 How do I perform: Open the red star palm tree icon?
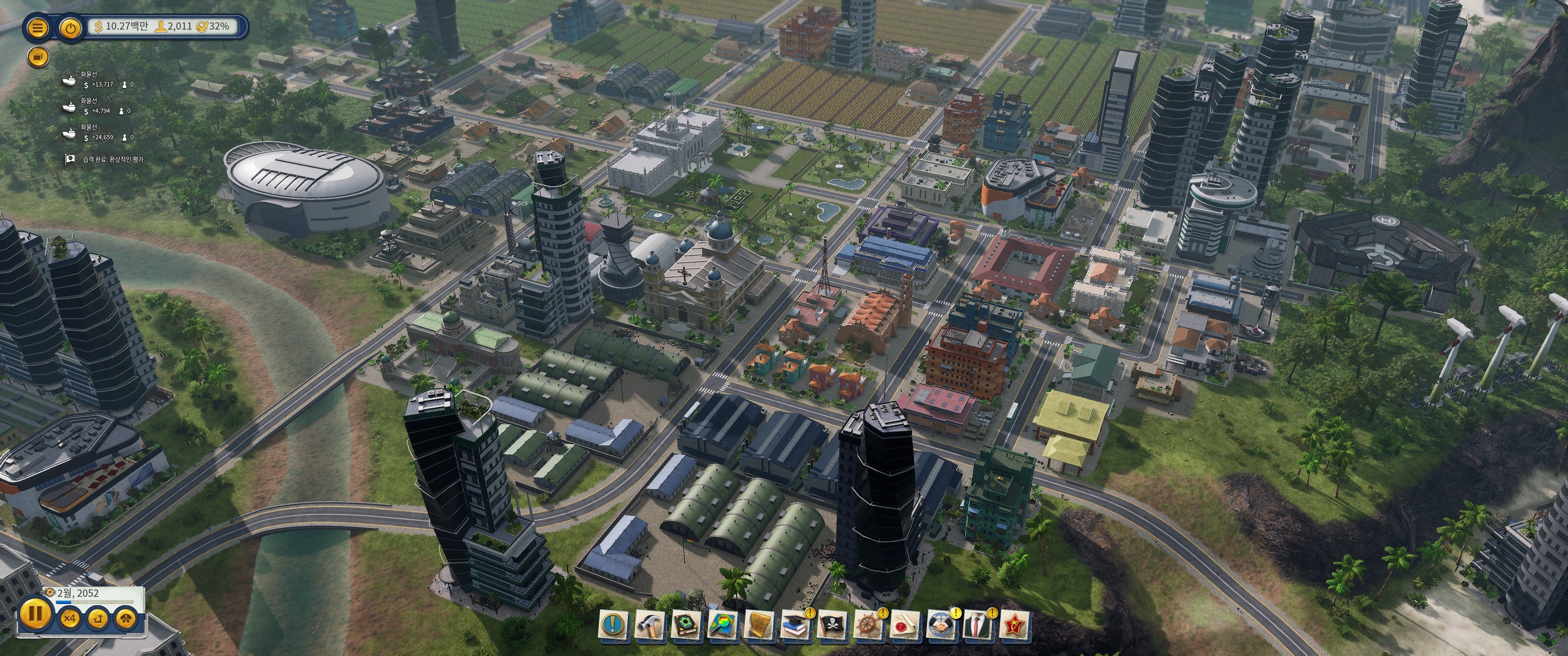pos(1015,625)
